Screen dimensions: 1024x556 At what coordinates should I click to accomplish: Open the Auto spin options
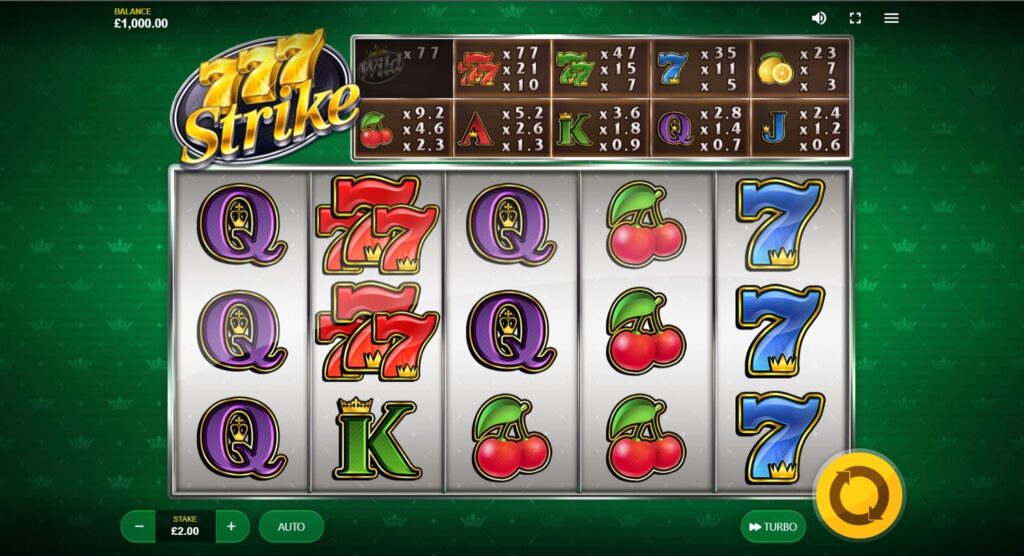click(291, 526)
